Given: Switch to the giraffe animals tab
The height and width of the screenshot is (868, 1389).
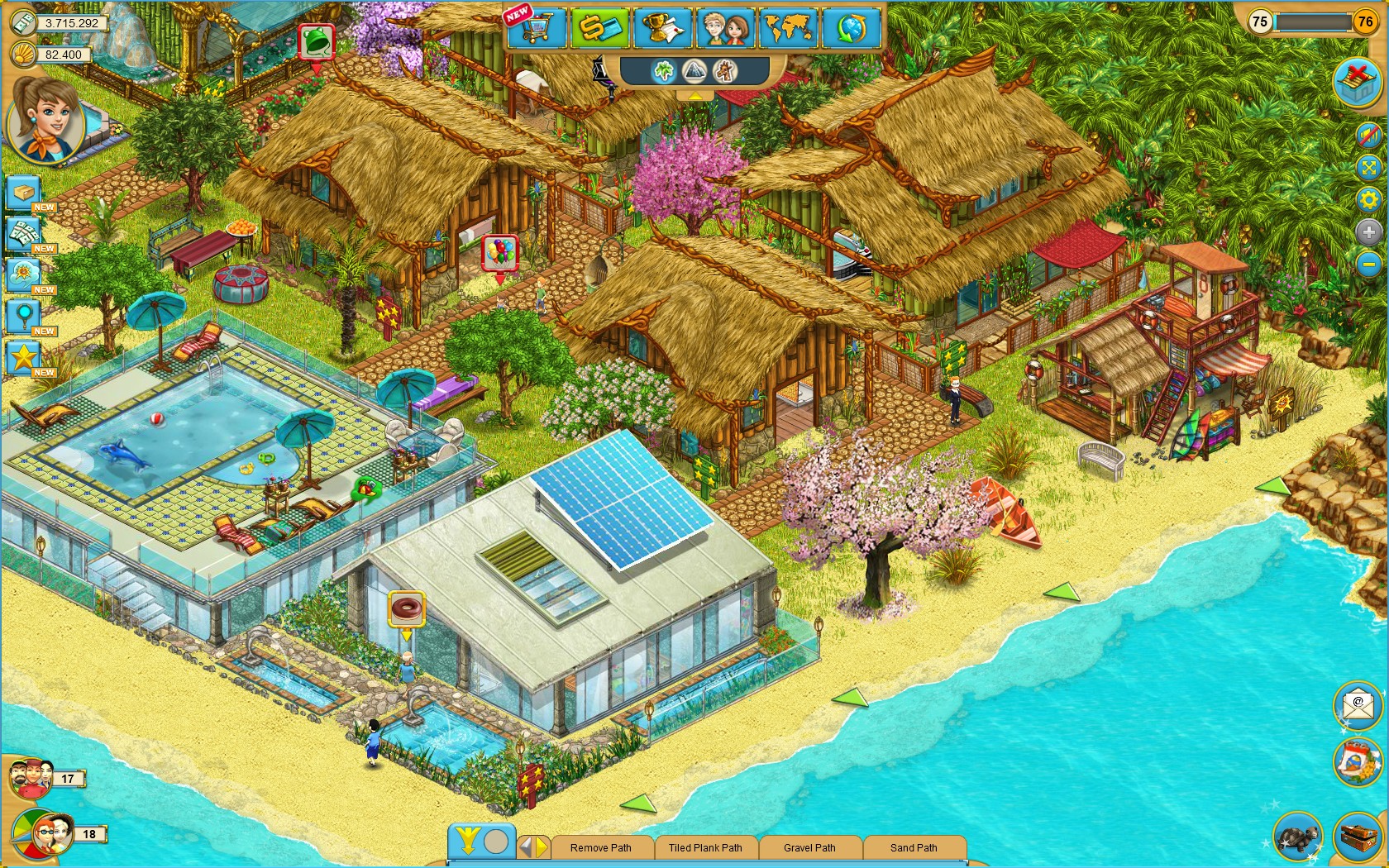Looking at the screenshot, I should pos(725,71).
